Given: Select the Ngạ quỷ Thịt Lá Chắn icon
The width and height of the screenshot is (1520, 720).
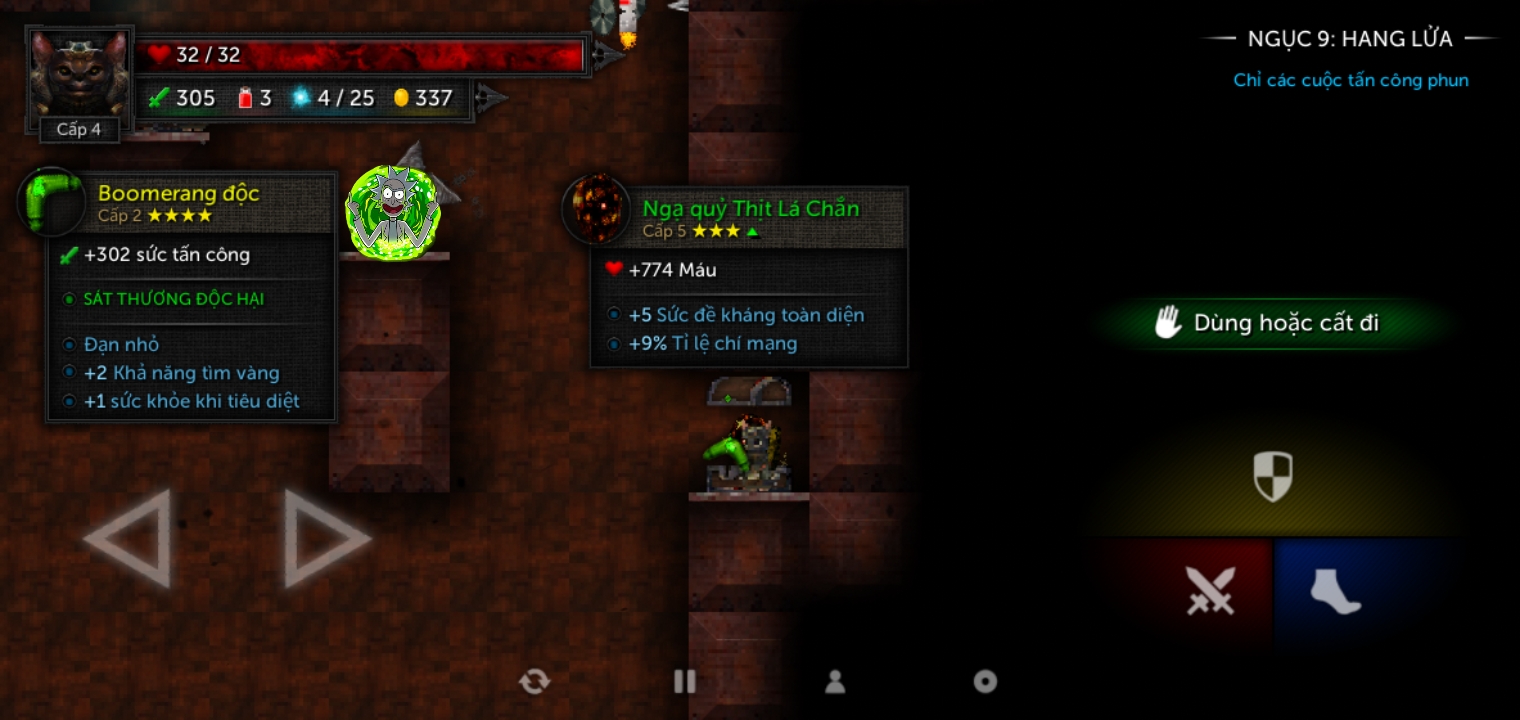Looking at the screenshot, I should pyautogui.click(x=596, y=209).
